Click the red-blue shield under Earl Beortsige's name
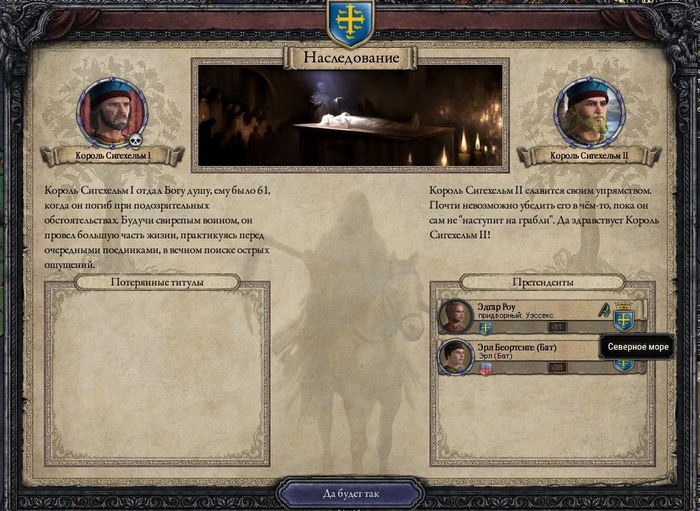The image size is (700, 511). pyautogui.click(x=485, y=368)
